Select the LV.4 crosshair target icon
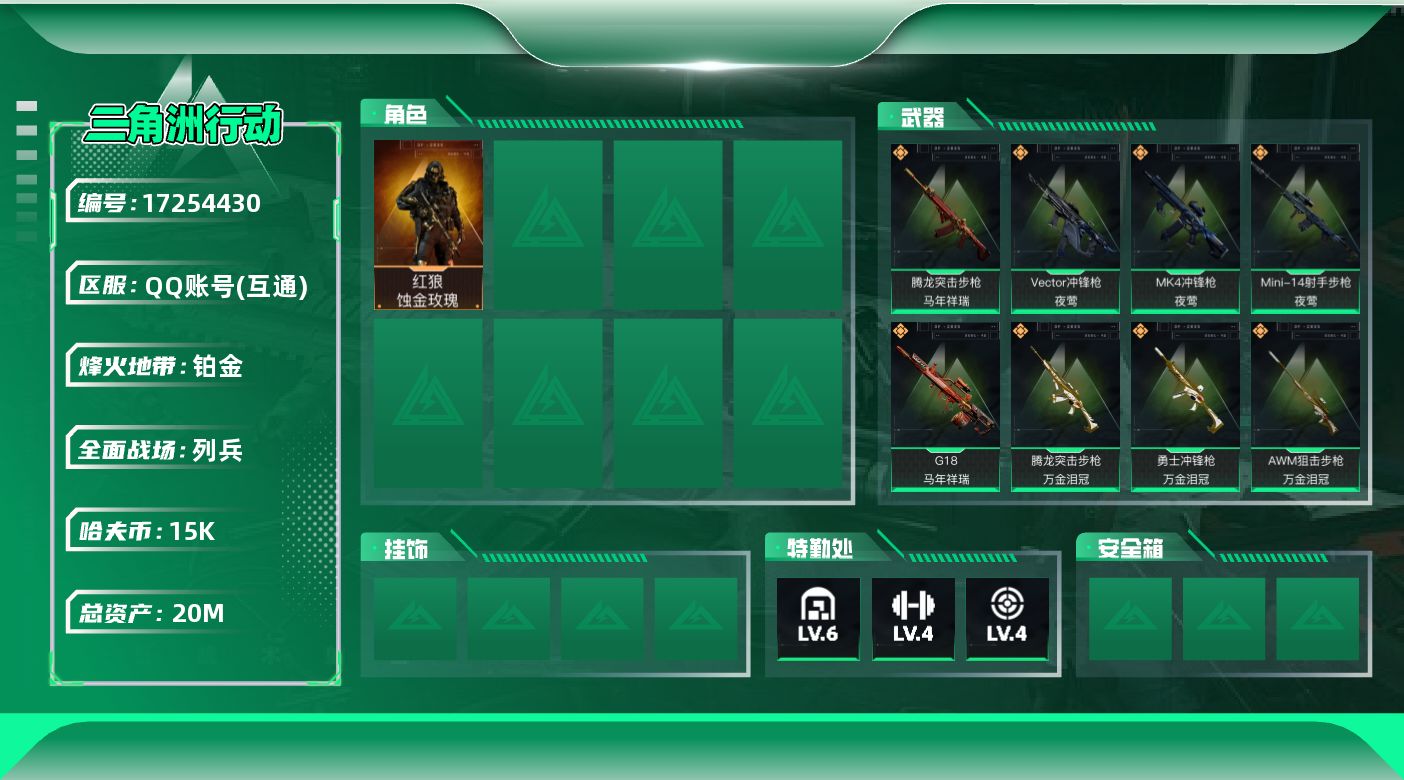The height and width of the screenshot is (780, 1404). (x=1006, y=617)
